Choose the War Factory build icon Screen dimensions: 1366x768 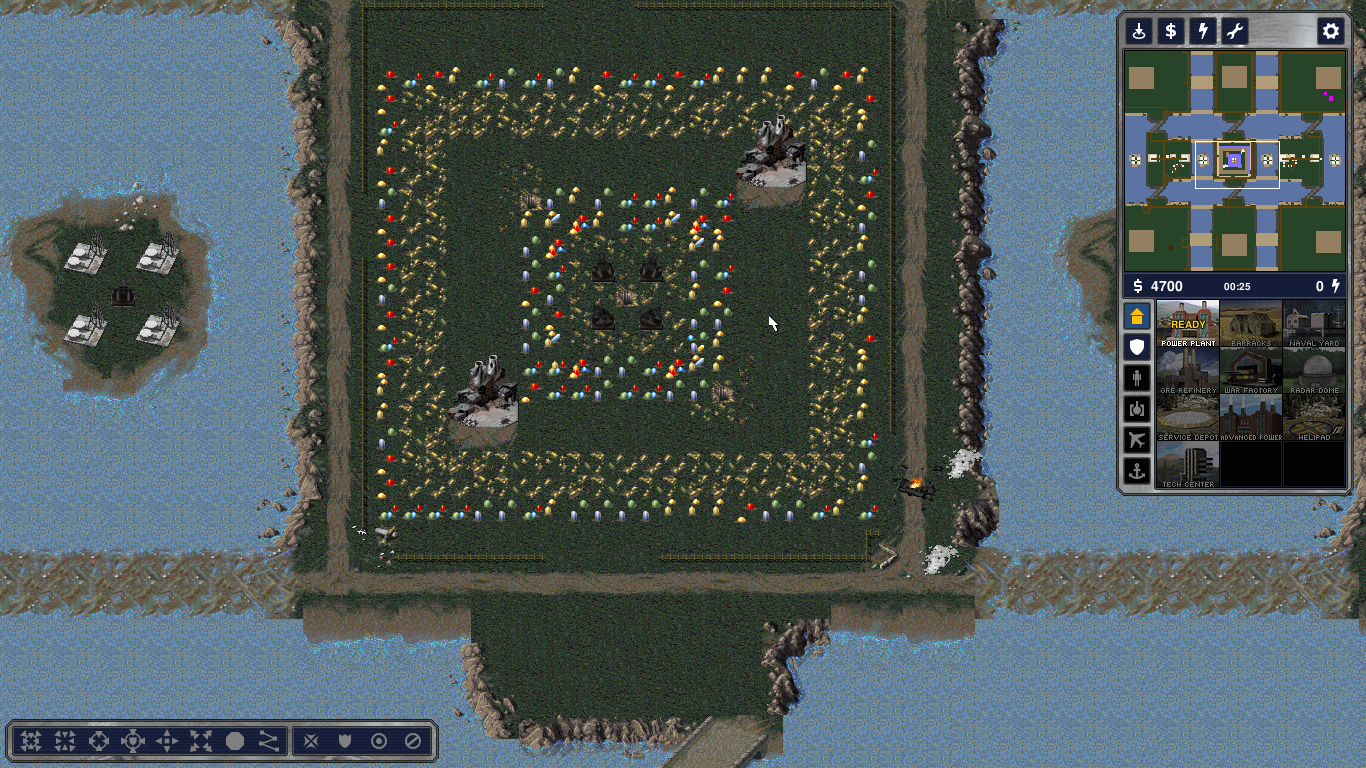(1251, 371)
